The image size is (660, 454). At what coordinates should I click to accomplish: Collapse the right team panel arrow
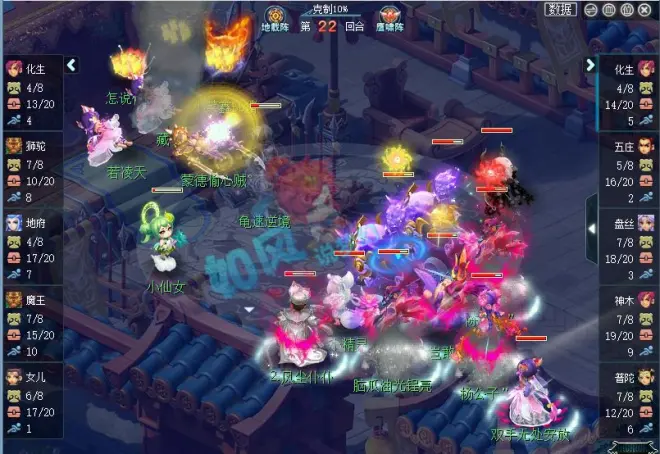tap(590, 65)
